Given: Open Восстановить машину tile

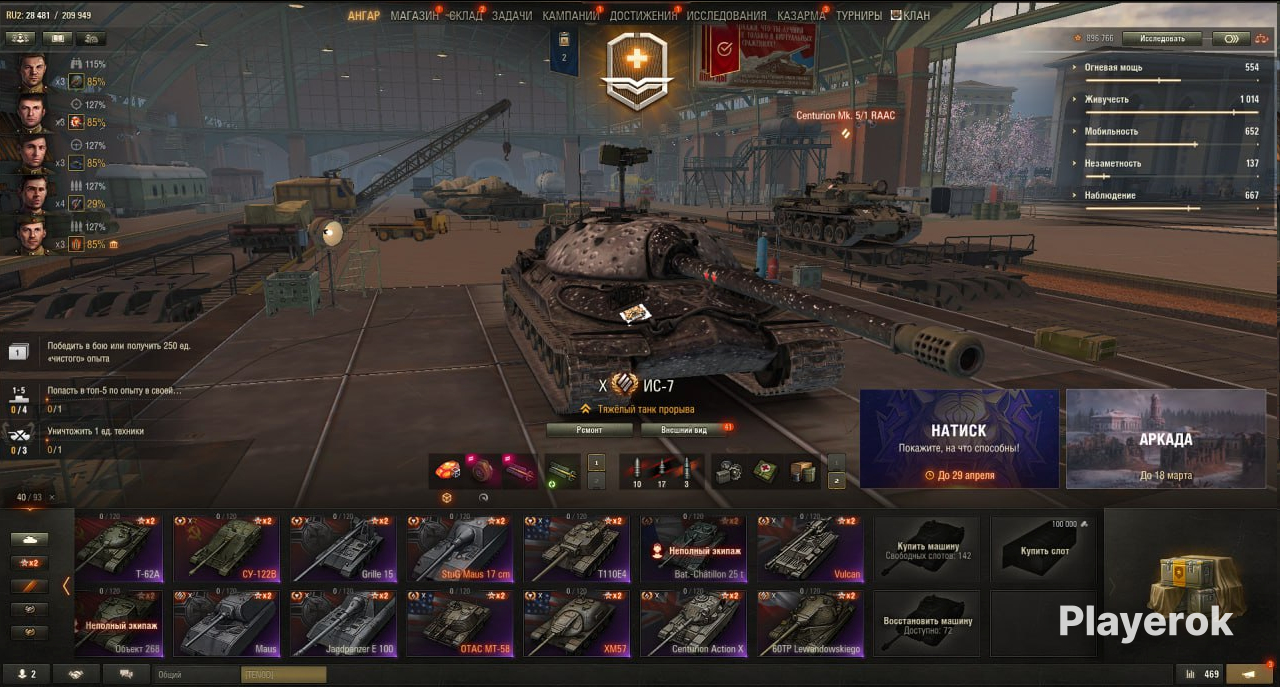Looking at the screenshot, I should [927, 623].
